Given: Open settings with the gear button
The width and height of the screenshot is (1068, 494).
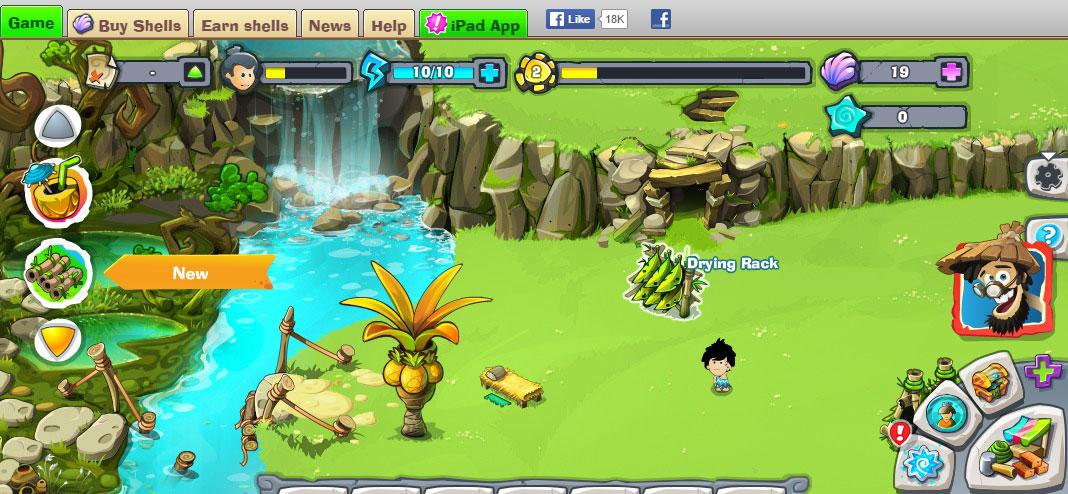Looking at the screenshot, I should tap(1048, 176).
